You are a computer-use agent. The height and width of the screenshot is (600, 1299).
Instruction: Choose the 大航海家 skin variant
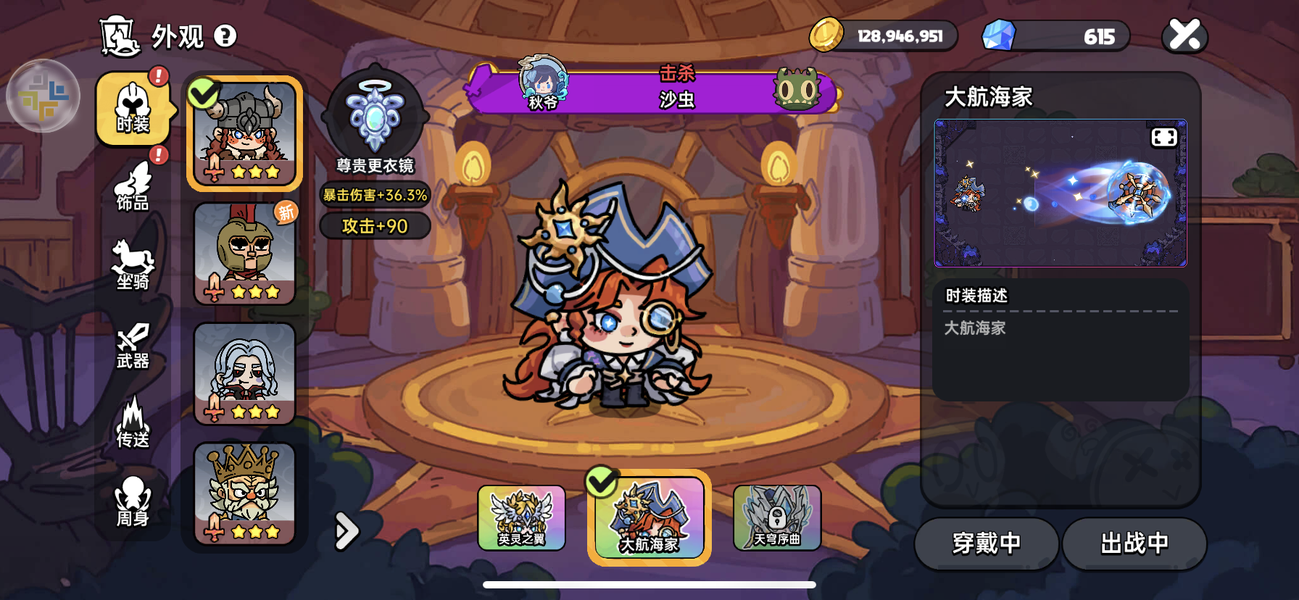click(x=649, y=517)
